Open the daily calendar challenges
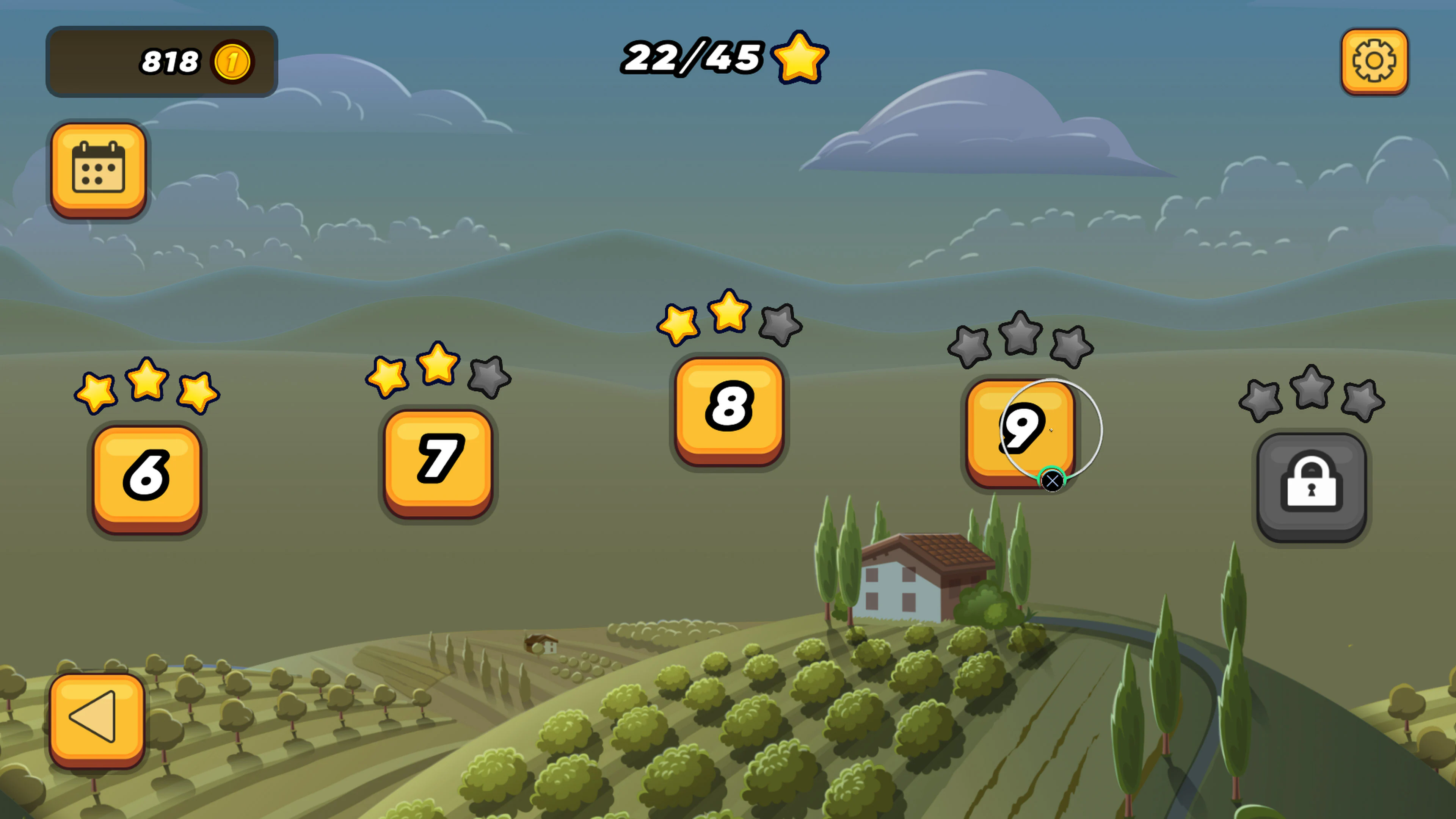 99,167
